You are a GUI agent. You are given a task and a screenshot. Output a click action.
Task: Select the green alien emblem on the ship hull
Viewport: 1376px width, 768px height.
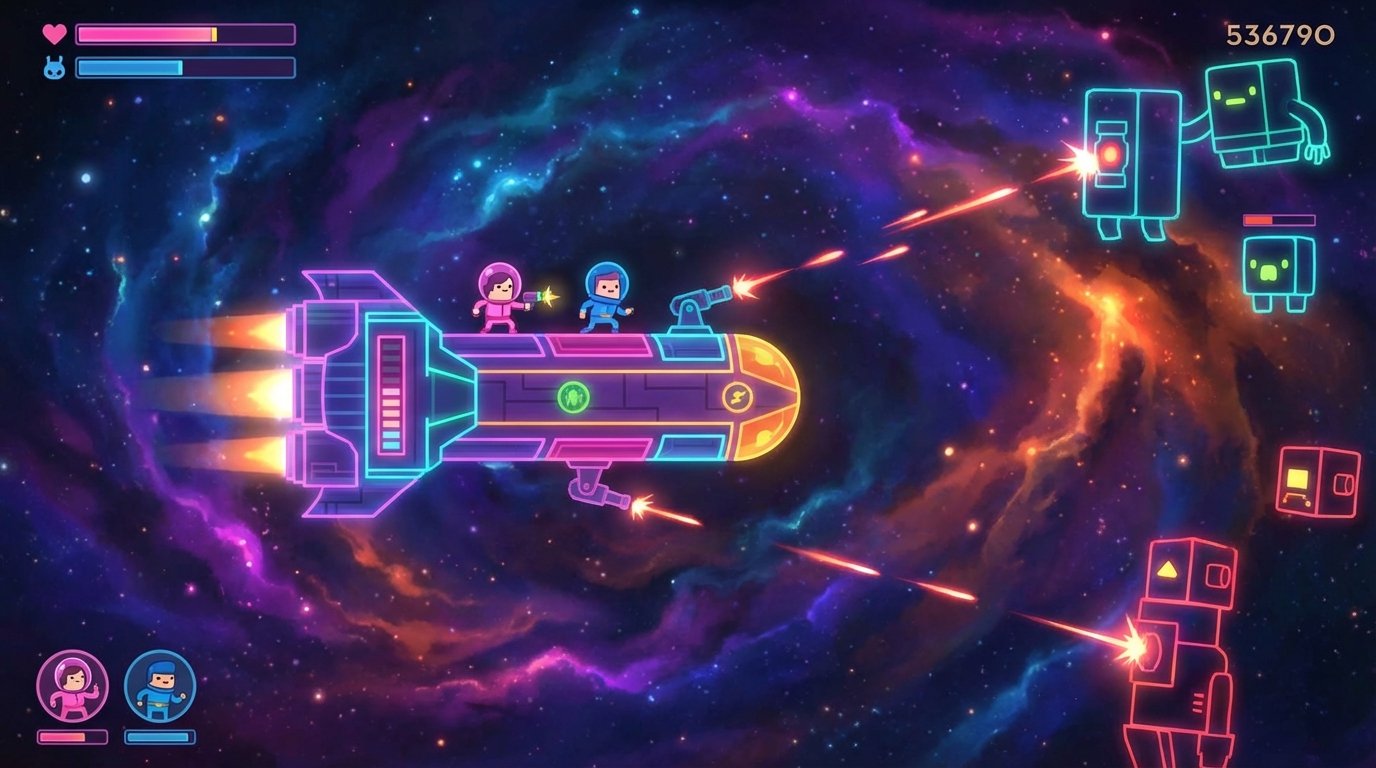click(x=572, y=396)
